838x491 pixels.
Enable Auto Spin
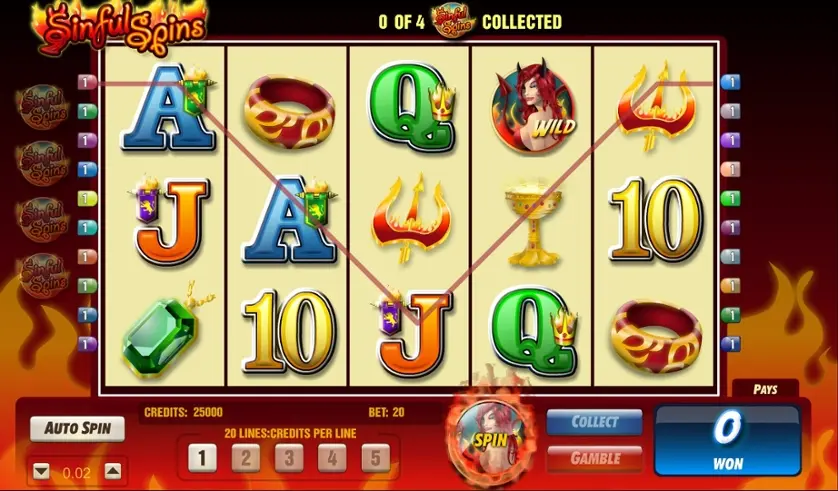(x=77, y=429)
